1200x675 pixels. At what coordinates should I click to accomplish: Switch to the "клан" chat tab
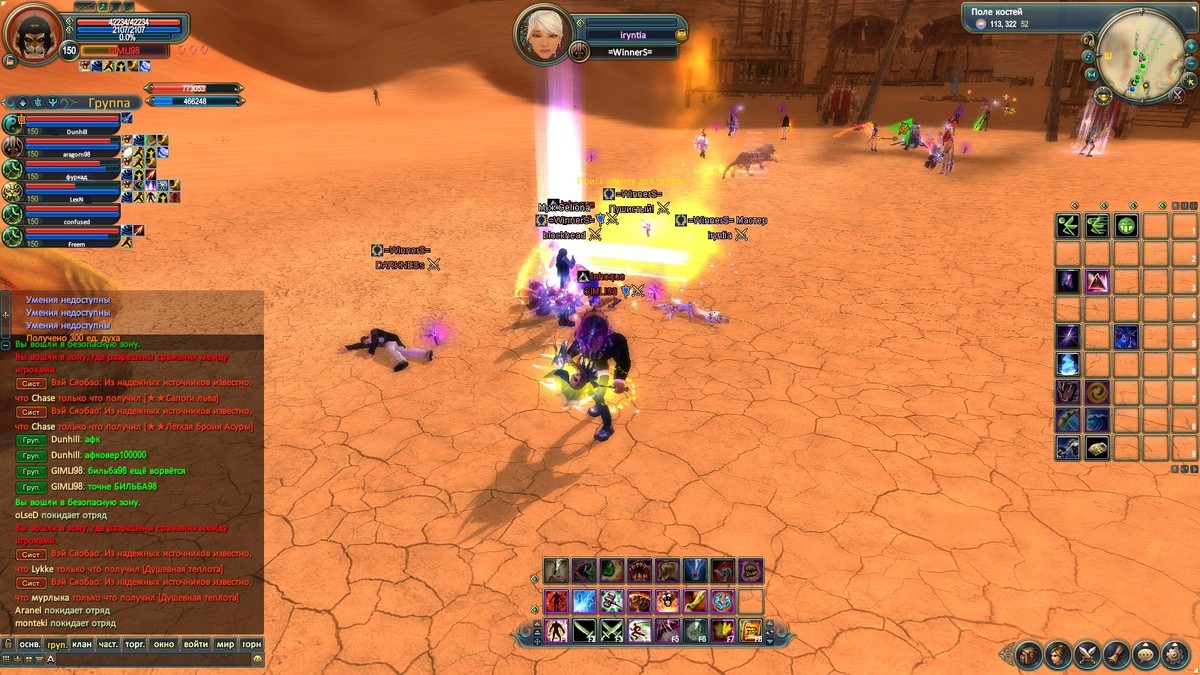coord(82,645)
